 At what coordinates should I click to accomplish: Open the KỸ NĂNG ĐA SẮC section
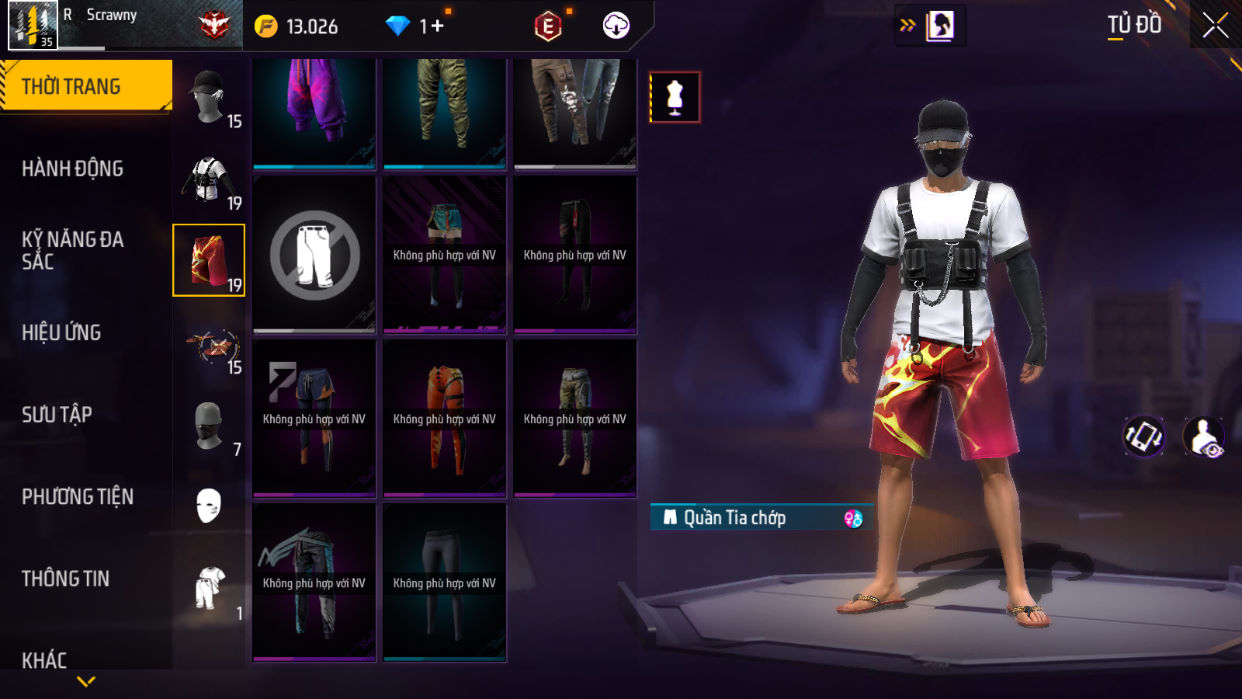(72, 250)
